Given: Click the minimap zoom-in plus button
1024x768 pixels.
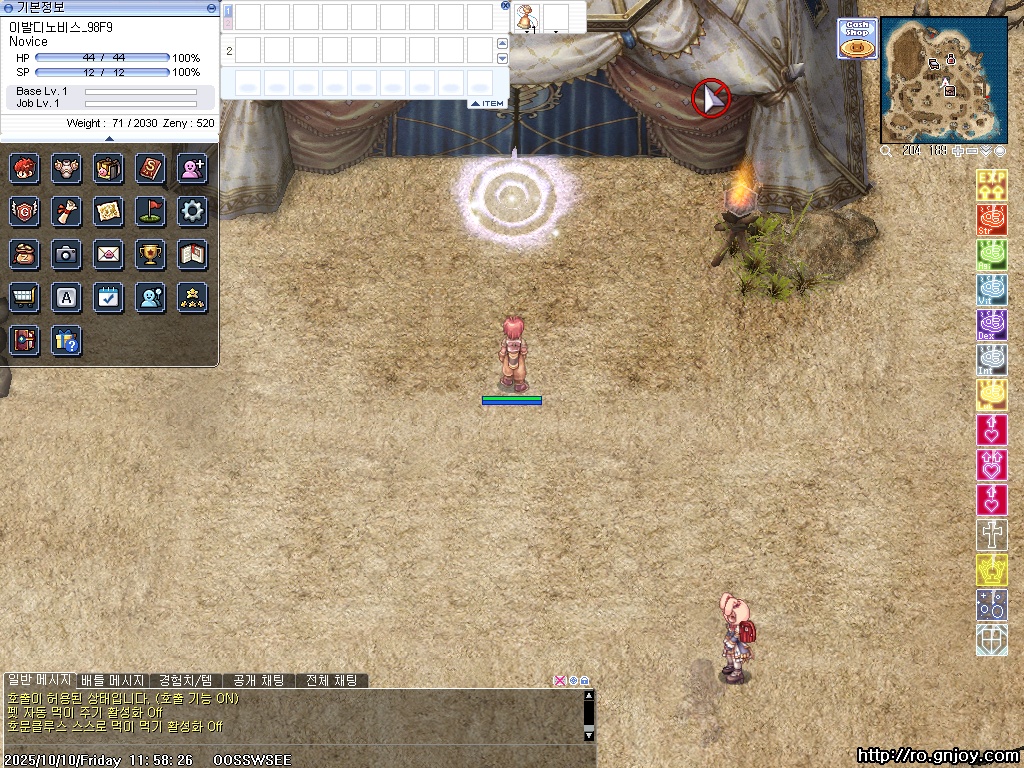Looking at the screenshot, I should click(x=959, y=151).
